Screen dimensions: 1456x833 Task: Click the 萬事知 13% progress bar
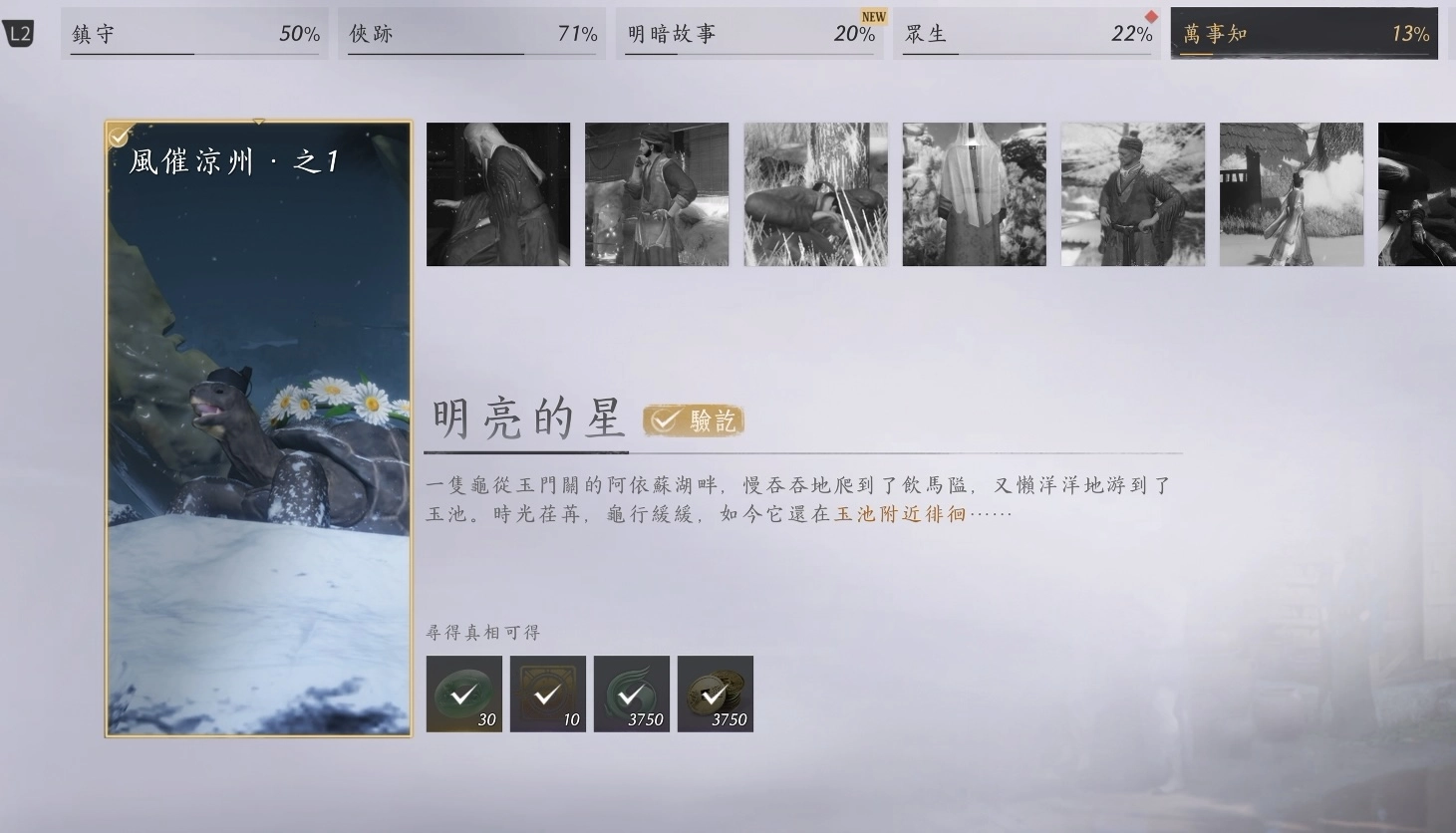coord(1304,33)
